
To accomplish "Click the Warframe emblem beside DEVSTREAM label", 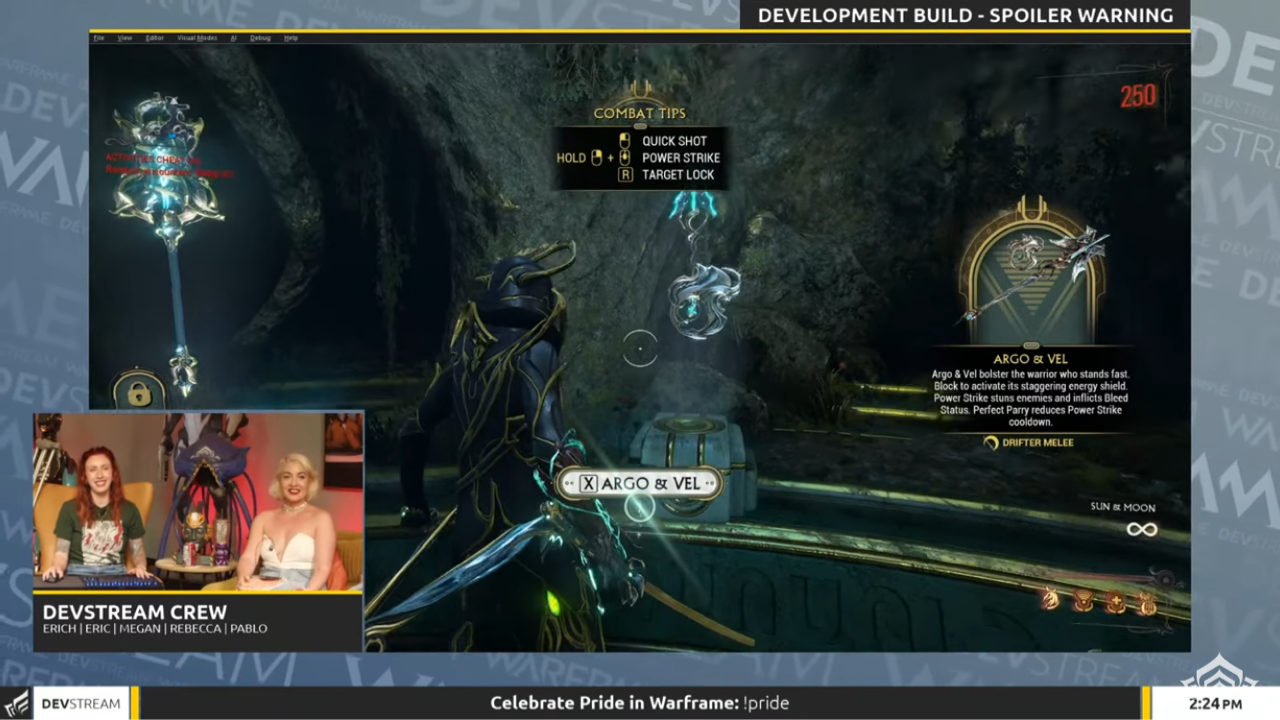I will click(14, 703).
